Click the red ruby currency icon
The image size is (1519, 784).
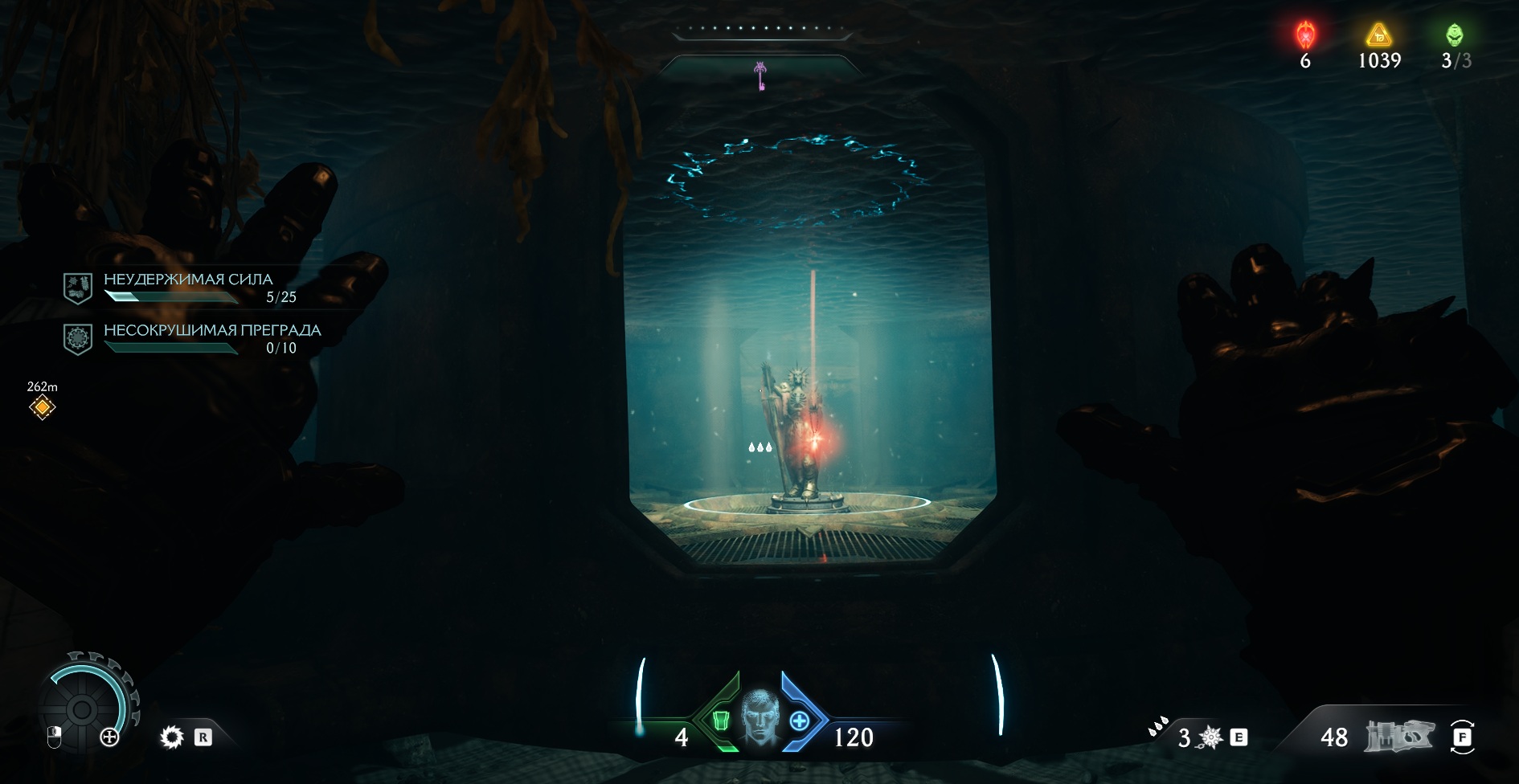pos(1305,35)
